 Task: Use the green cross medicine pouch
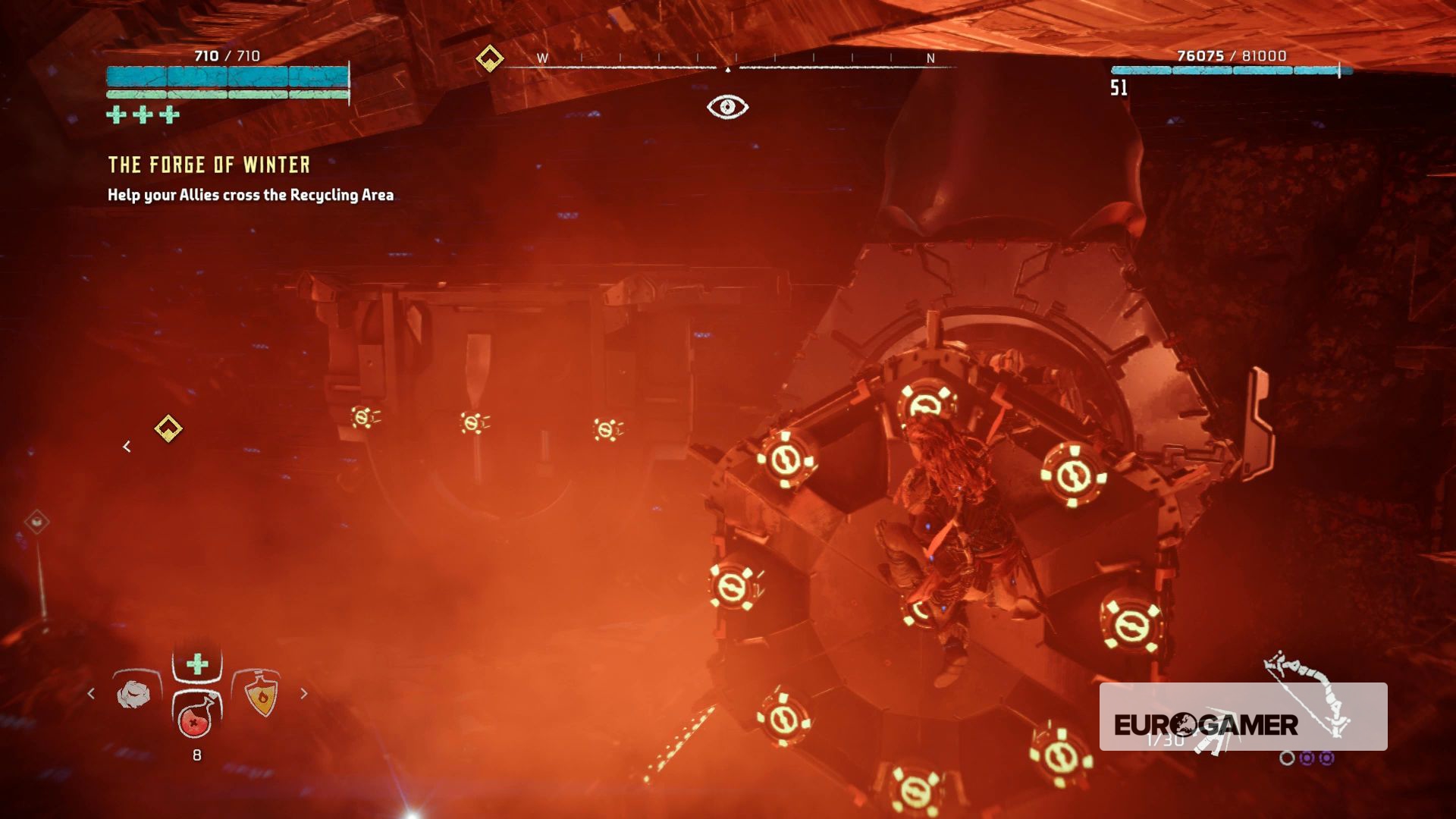[x=197, y=665]
